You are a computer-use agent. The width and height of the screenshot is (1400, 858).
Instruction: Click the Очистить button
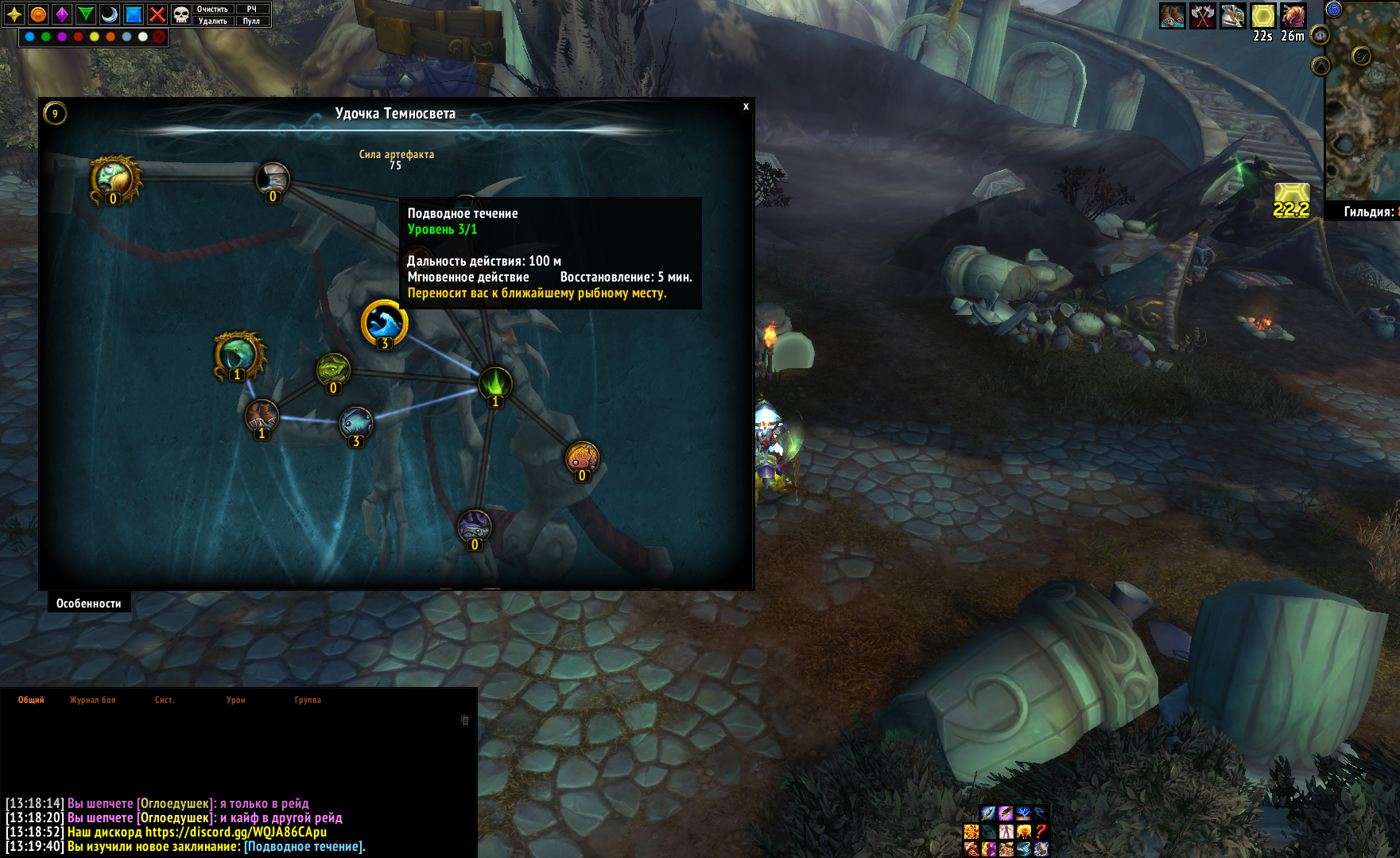(x=212, y=9)
